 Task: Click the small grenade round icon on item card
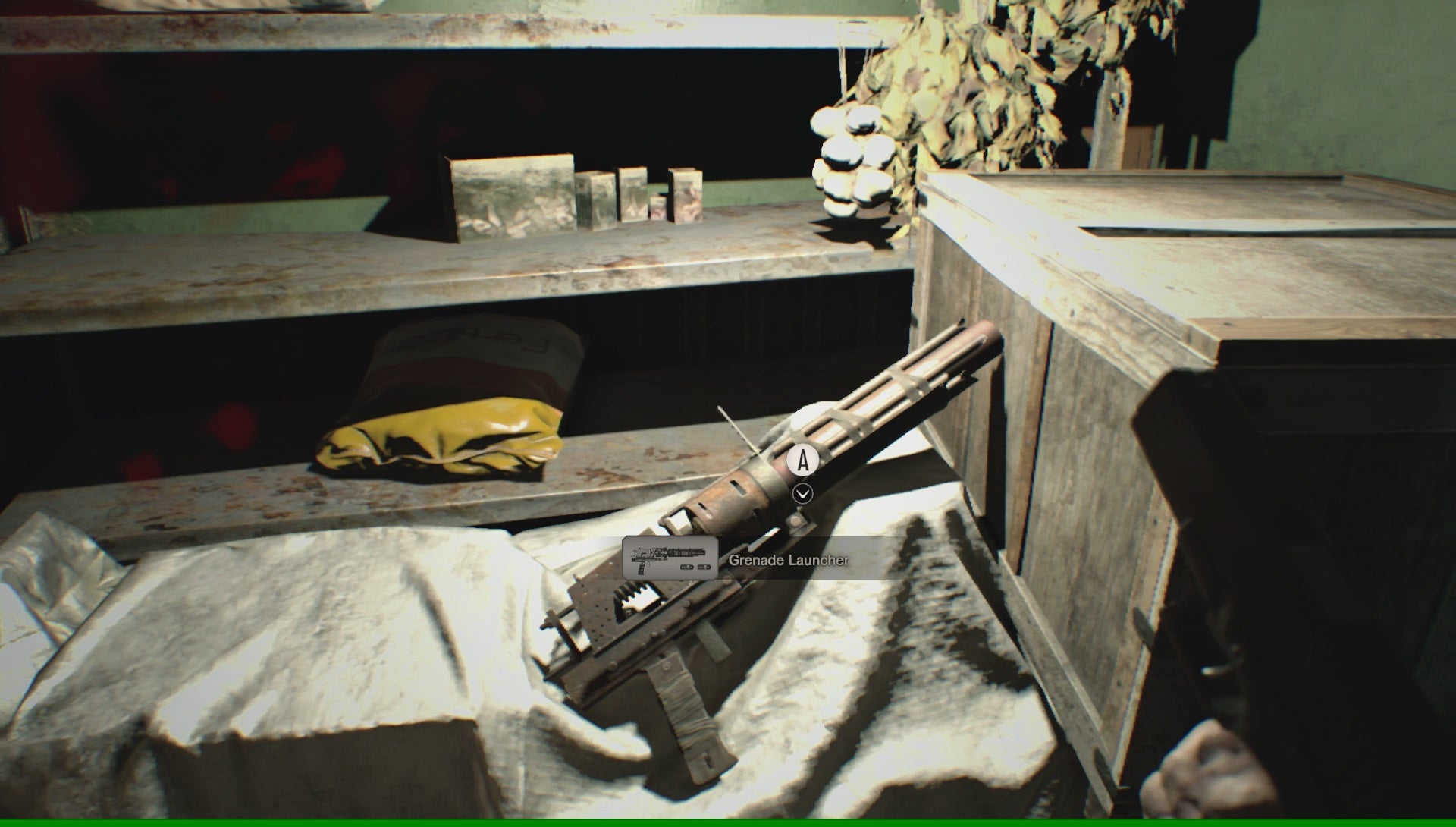tap(688, 567)
